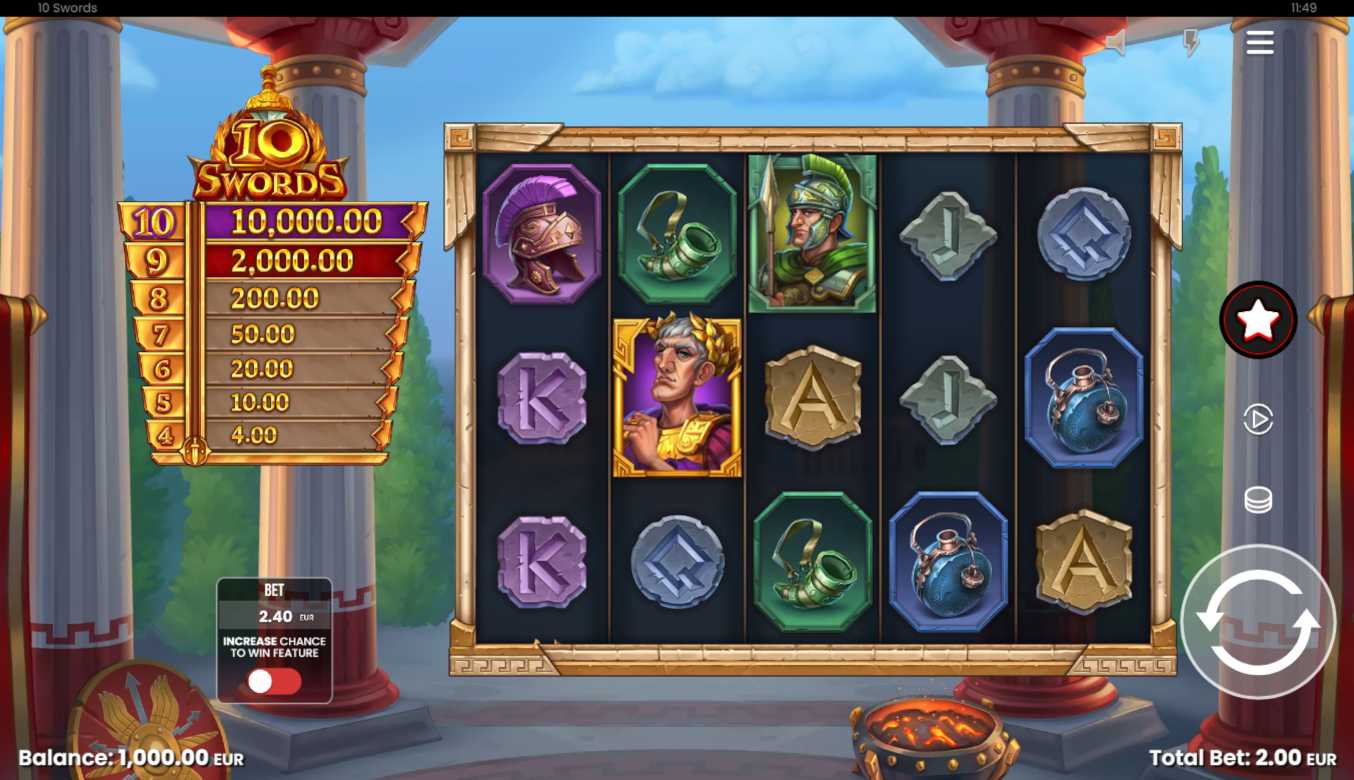Mute the sound with the speaker icon
Viewport: 1354px width, 780px height.
tap(1116, 43)
